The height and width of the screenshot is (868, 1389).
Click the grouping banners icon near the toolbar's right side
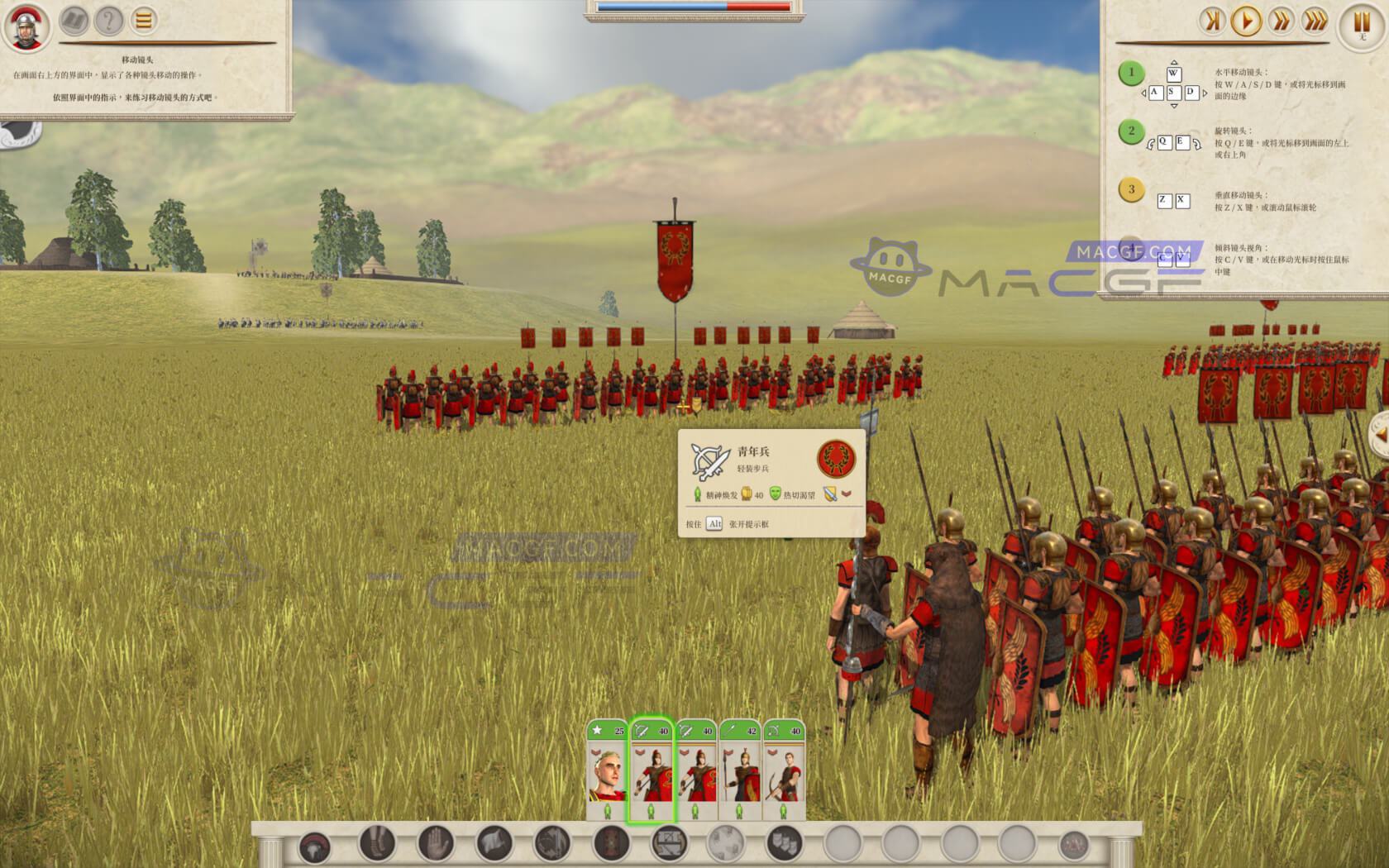point(784,846)
